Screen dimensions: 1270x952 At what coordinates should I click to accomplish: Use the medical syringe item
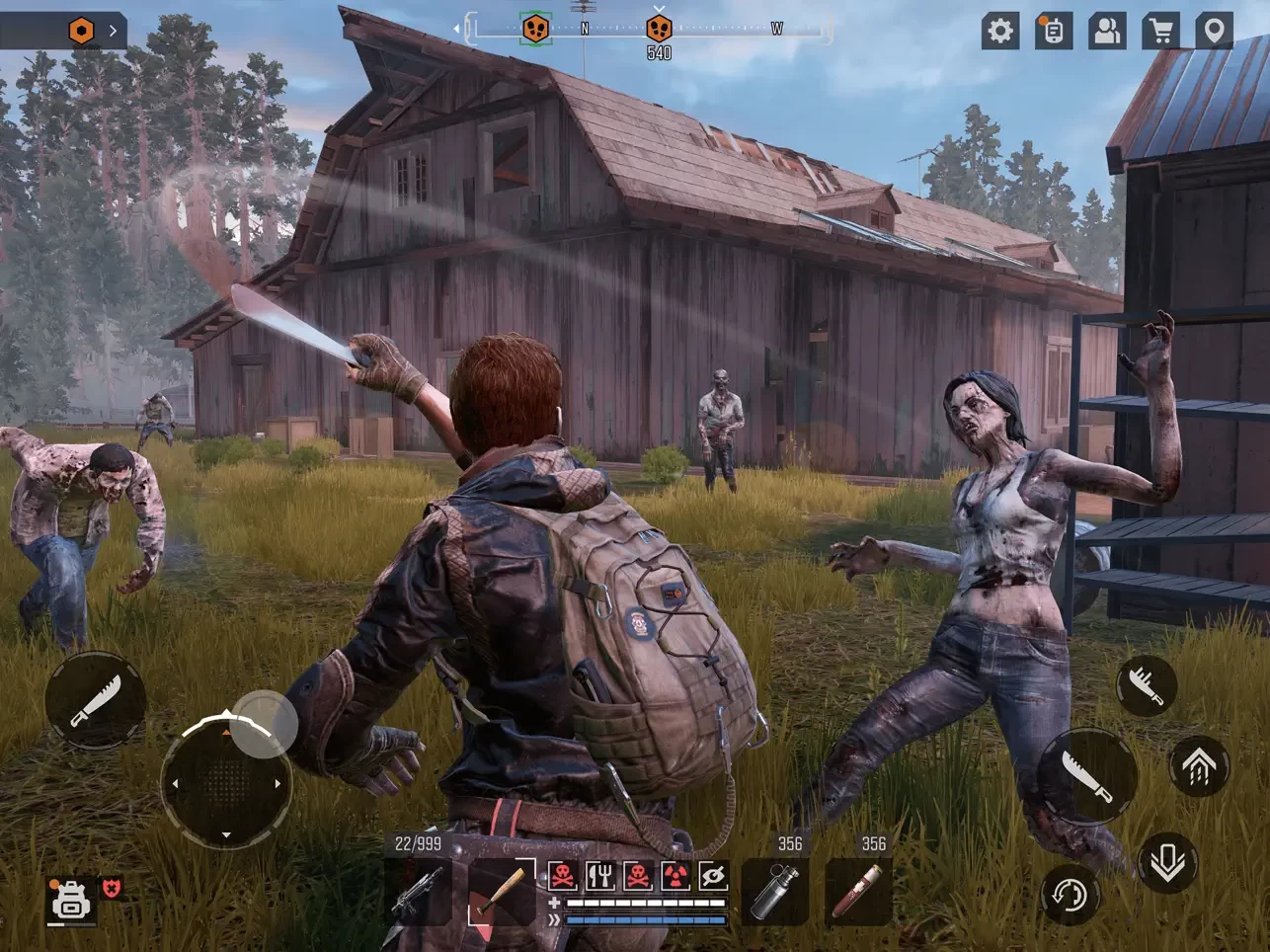click(x=858, y=893)
